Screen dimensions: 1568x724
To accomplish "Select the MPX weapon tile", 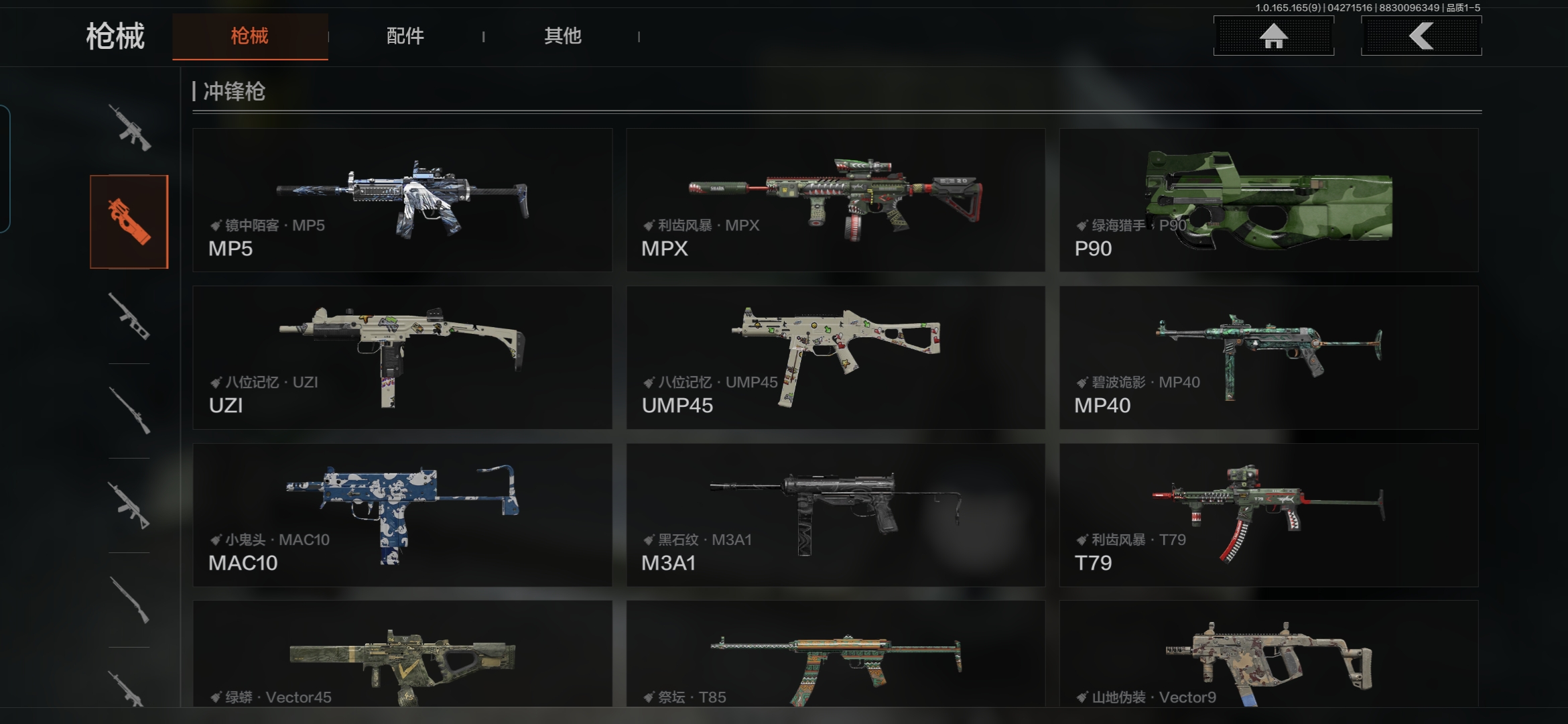I will click(x=836, y=200).
